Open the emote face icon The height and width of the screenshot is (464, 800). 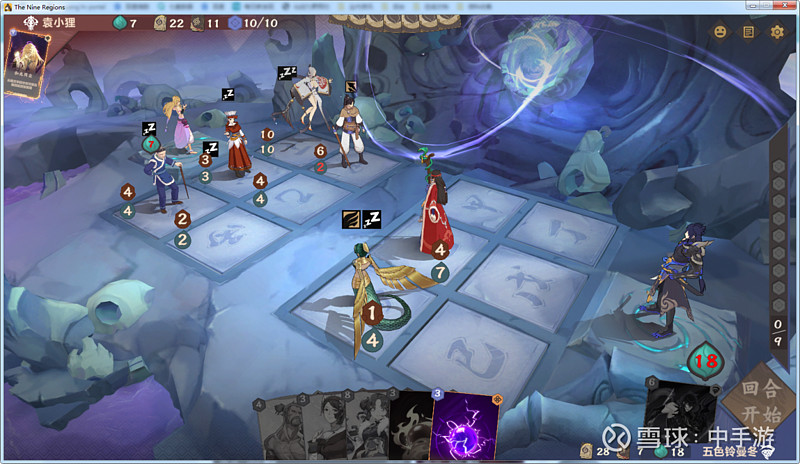tap(719, 32)
